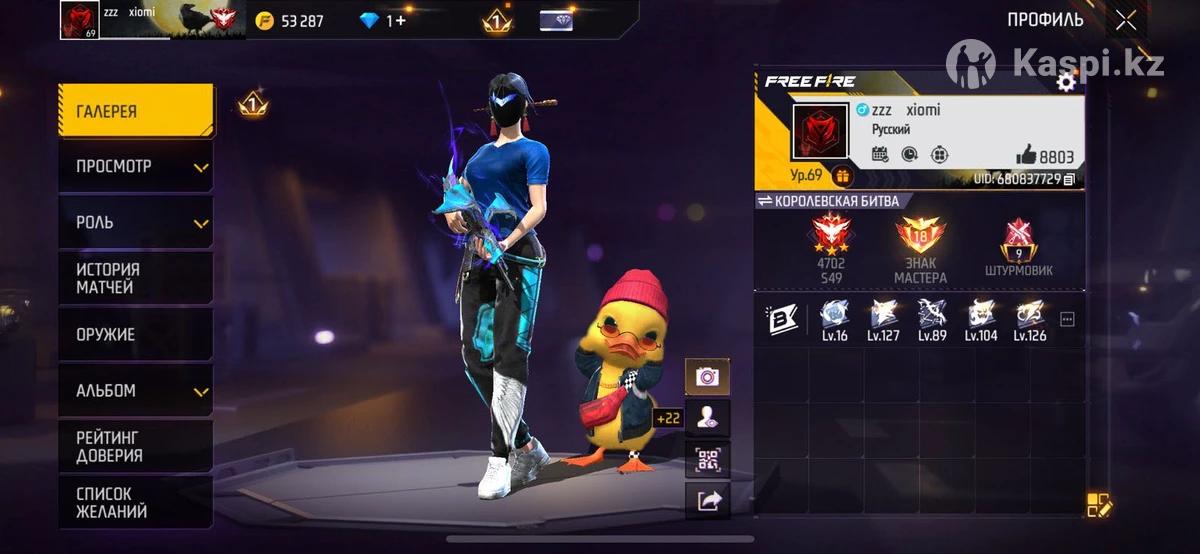
Task: Share the profile
Action: 707,501
